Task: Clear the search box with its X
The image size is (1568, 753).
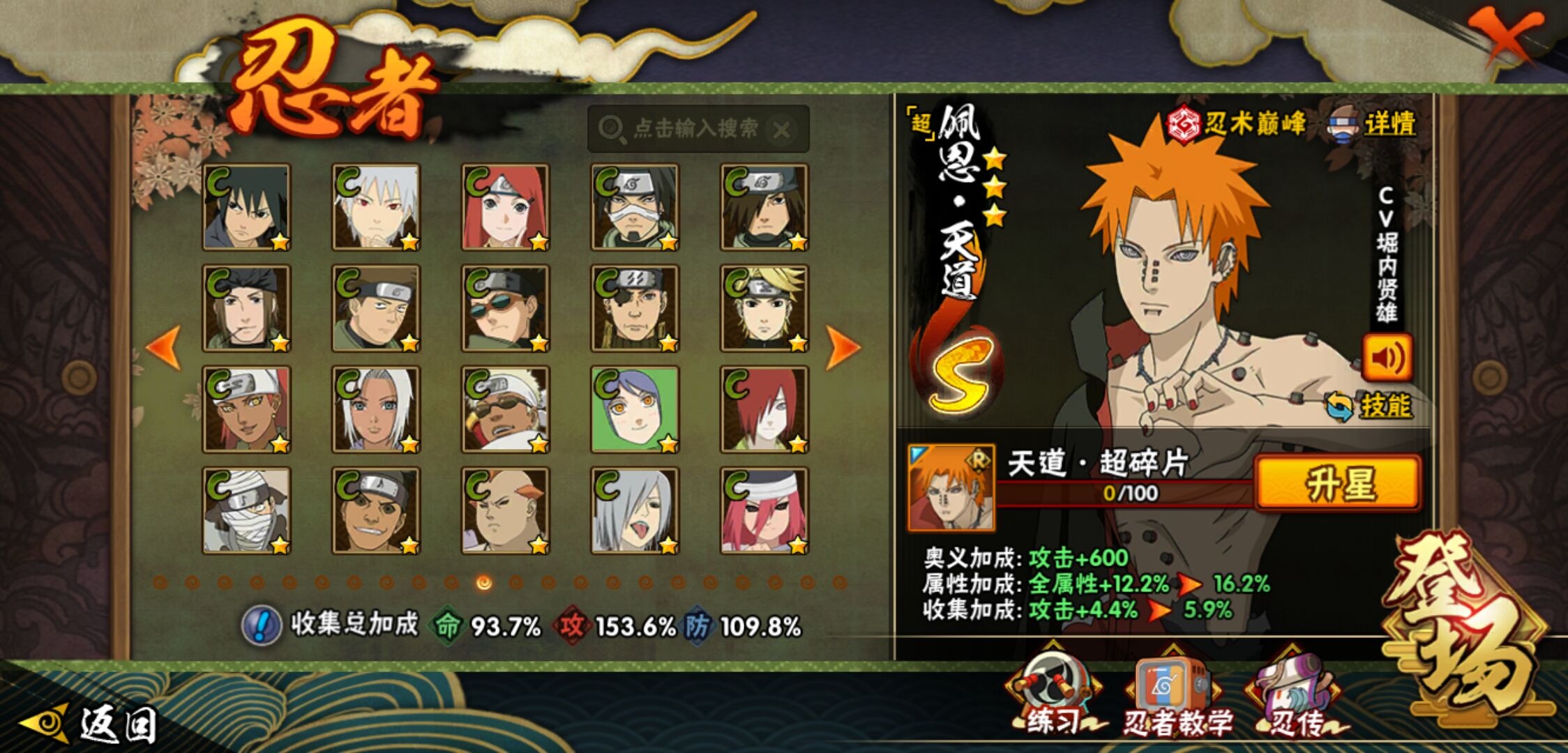Action: pos(782,130)
